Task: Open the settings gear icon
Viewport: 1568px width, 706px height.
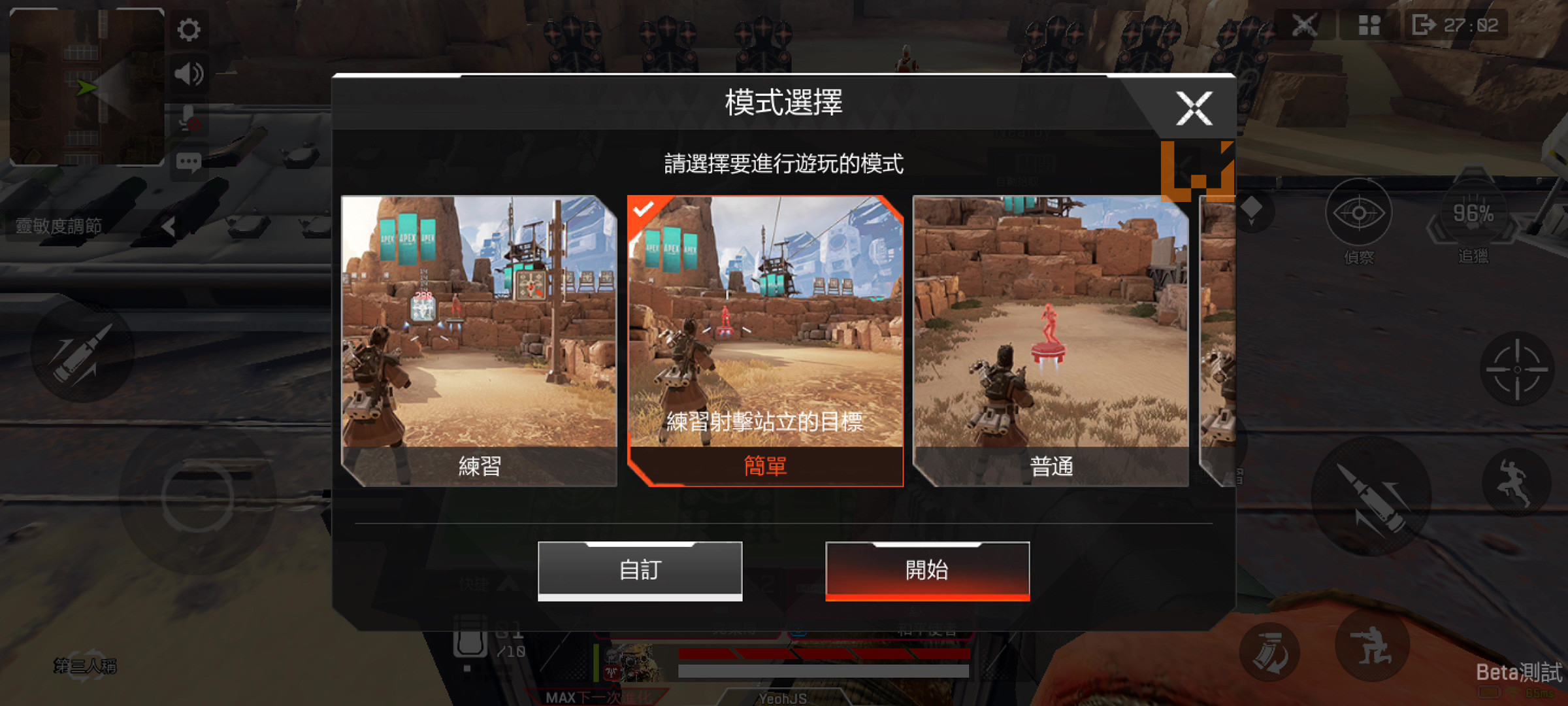Action: click(x=189, y=29)
